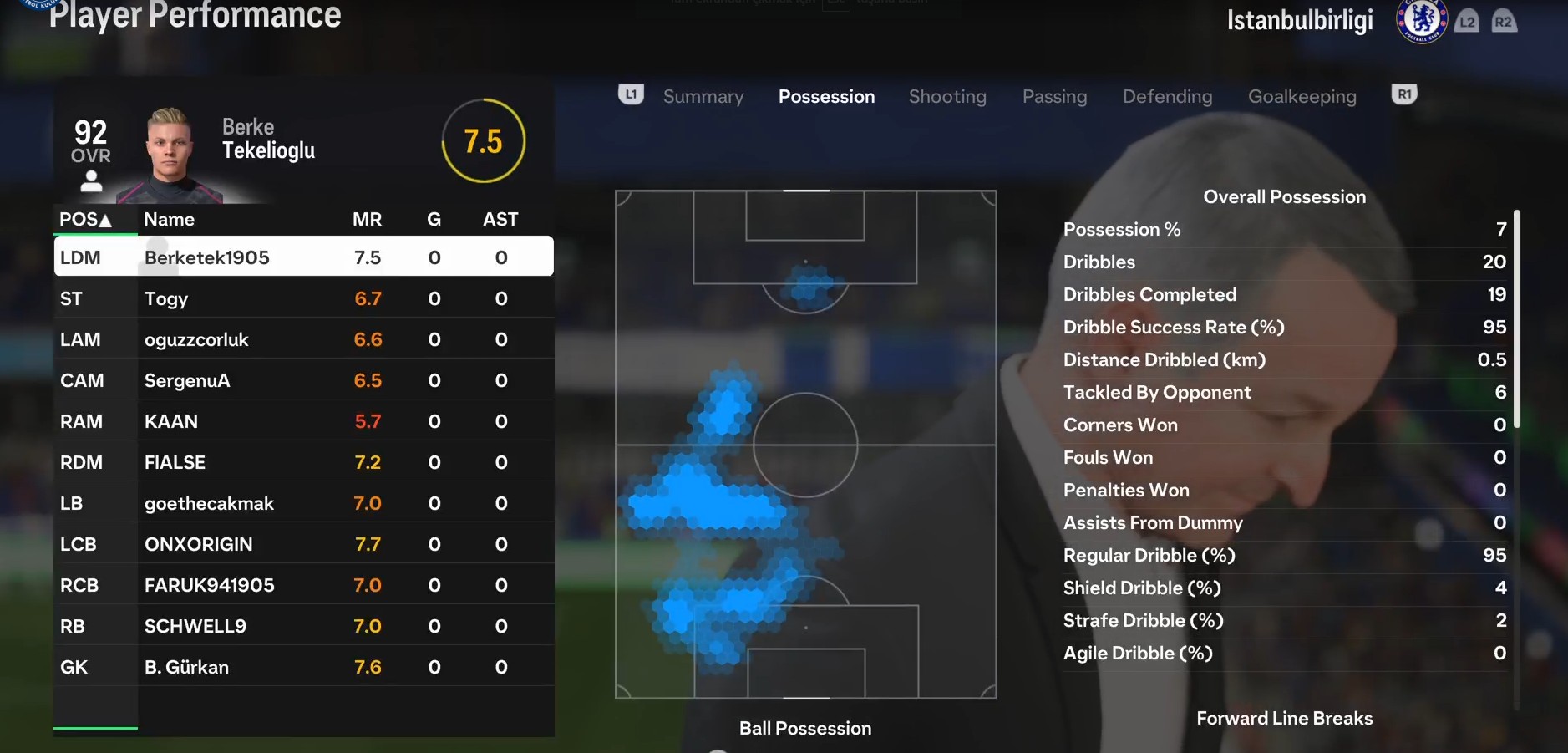The height and width of the screenshot is (753, 1568).
Task: Select goalkeeper B. Gürkan row
Action: [x=303, y=667]
